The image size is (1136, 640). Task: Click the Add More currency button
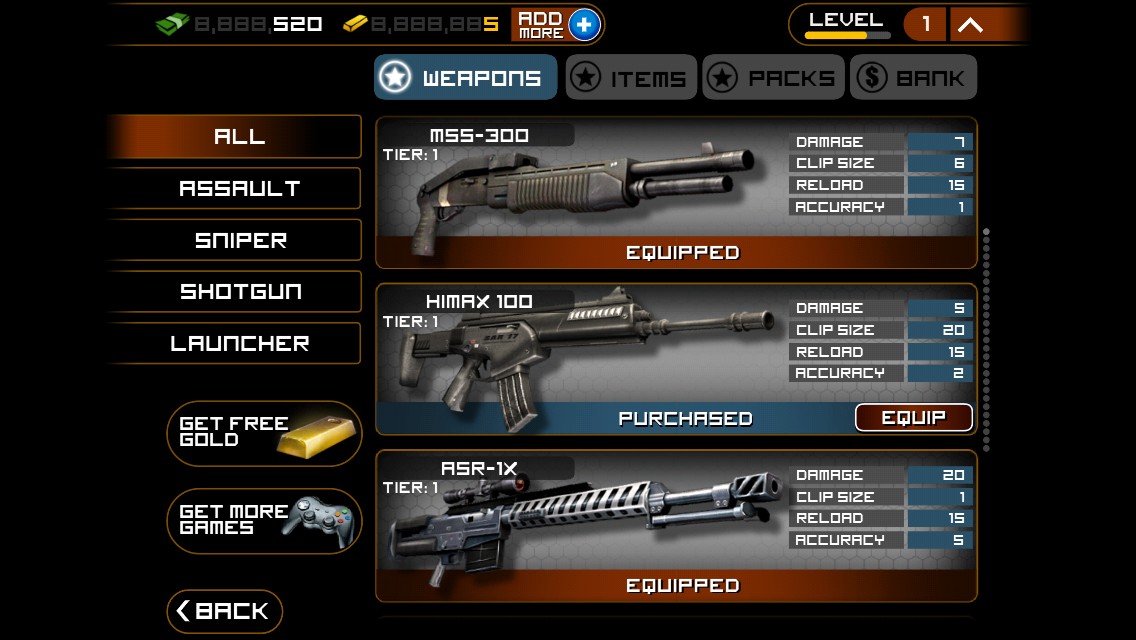(557, 24)
